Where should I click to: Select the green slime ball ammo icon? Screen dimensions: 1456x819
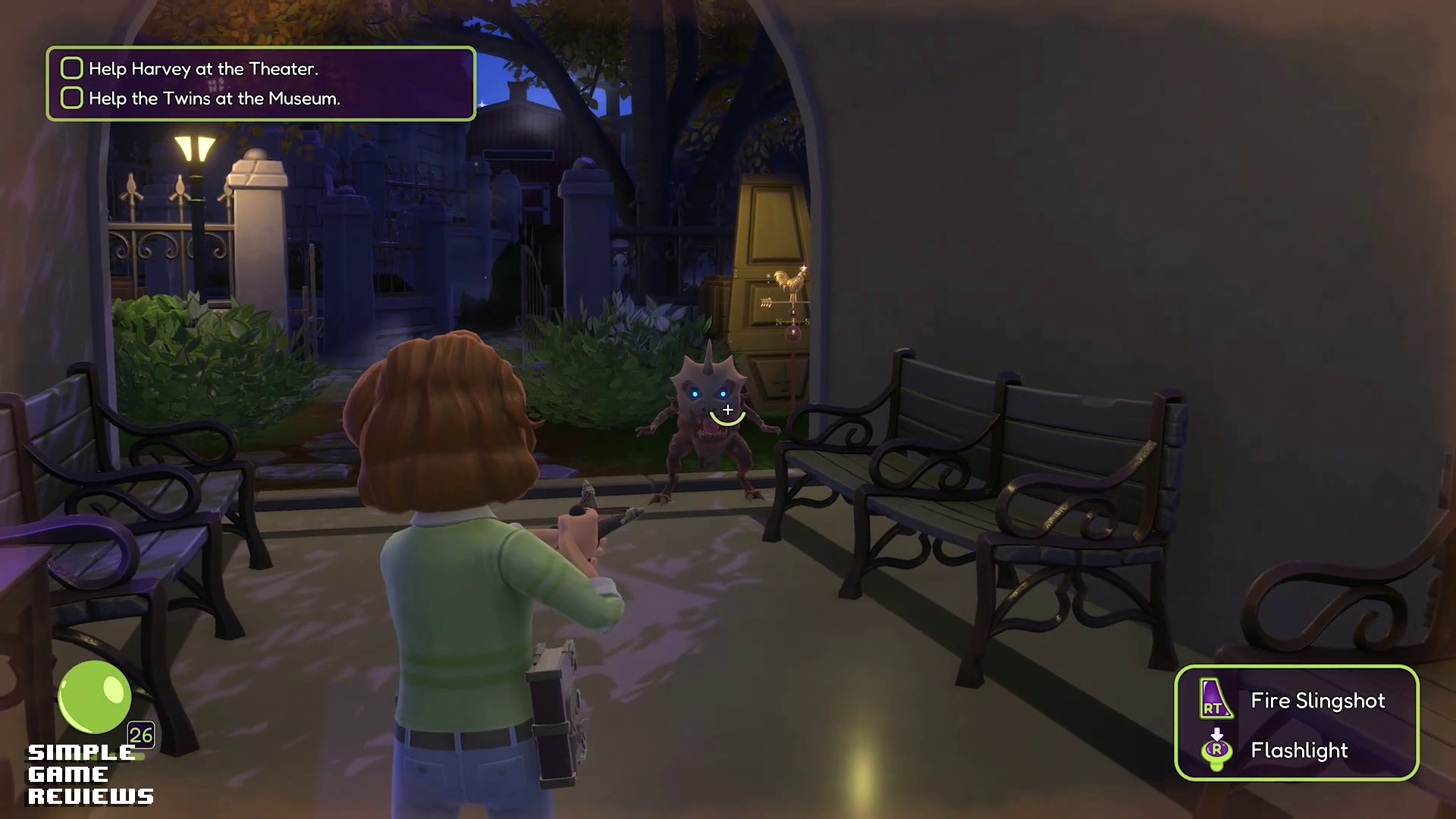coord(95,697)
